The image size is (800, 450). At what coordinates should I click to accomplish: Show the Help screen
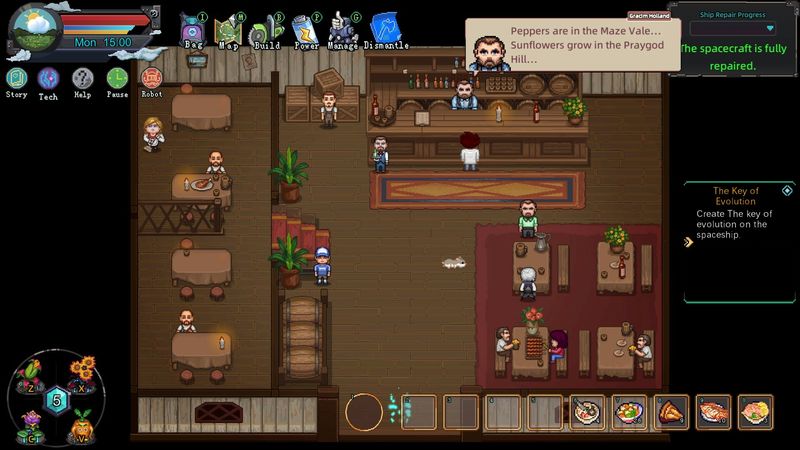pyautogui.click(x=82, y=79)
